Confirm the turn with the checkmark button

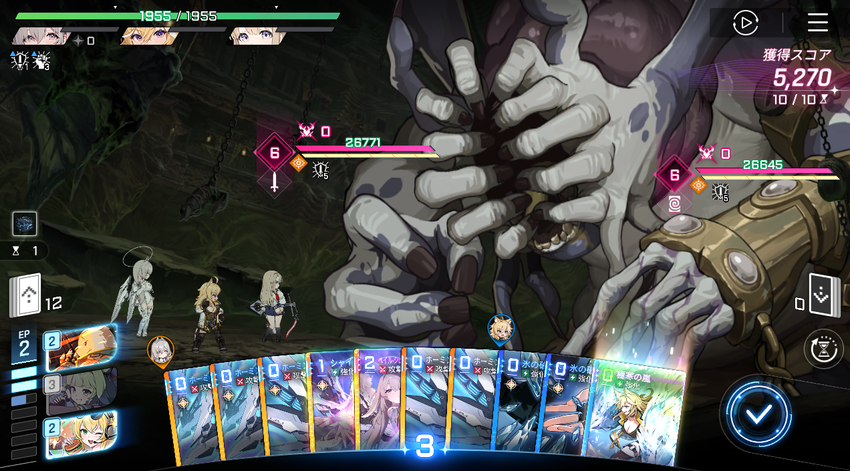click(x=759, y=411)
